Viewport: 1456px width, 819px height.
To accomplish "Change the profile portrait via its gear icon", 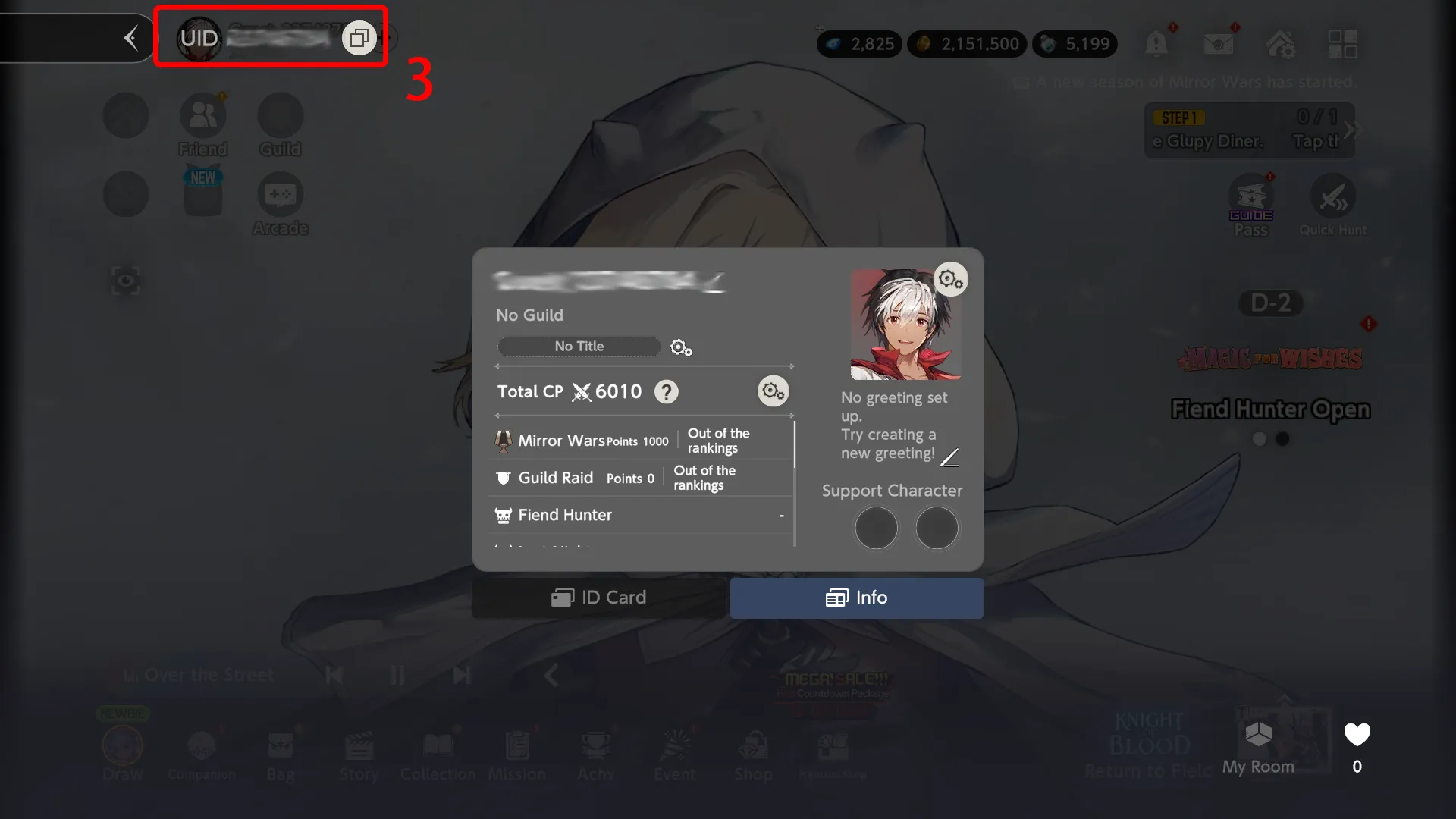I will coord(950,279).
